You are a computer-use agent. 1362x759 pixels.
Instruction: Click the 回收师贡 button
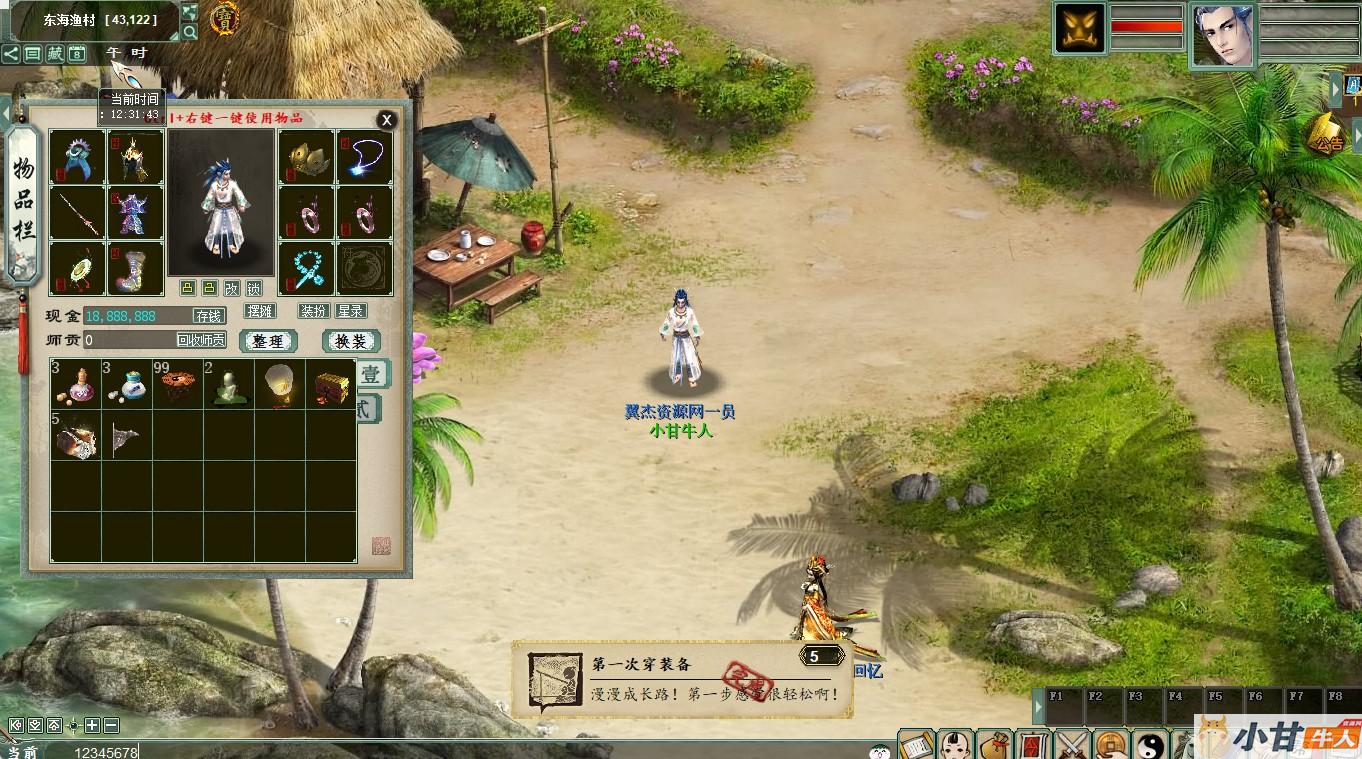tap(201, 340)
